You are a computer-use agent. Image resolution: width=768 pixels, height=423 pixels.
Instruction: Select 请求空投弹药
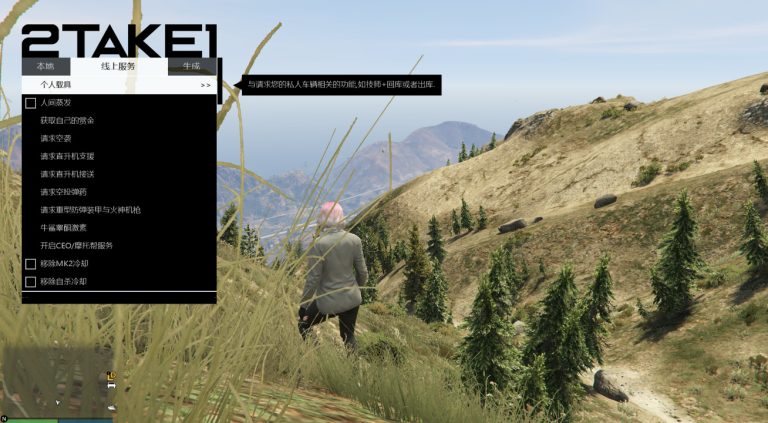tap(62, 192)
